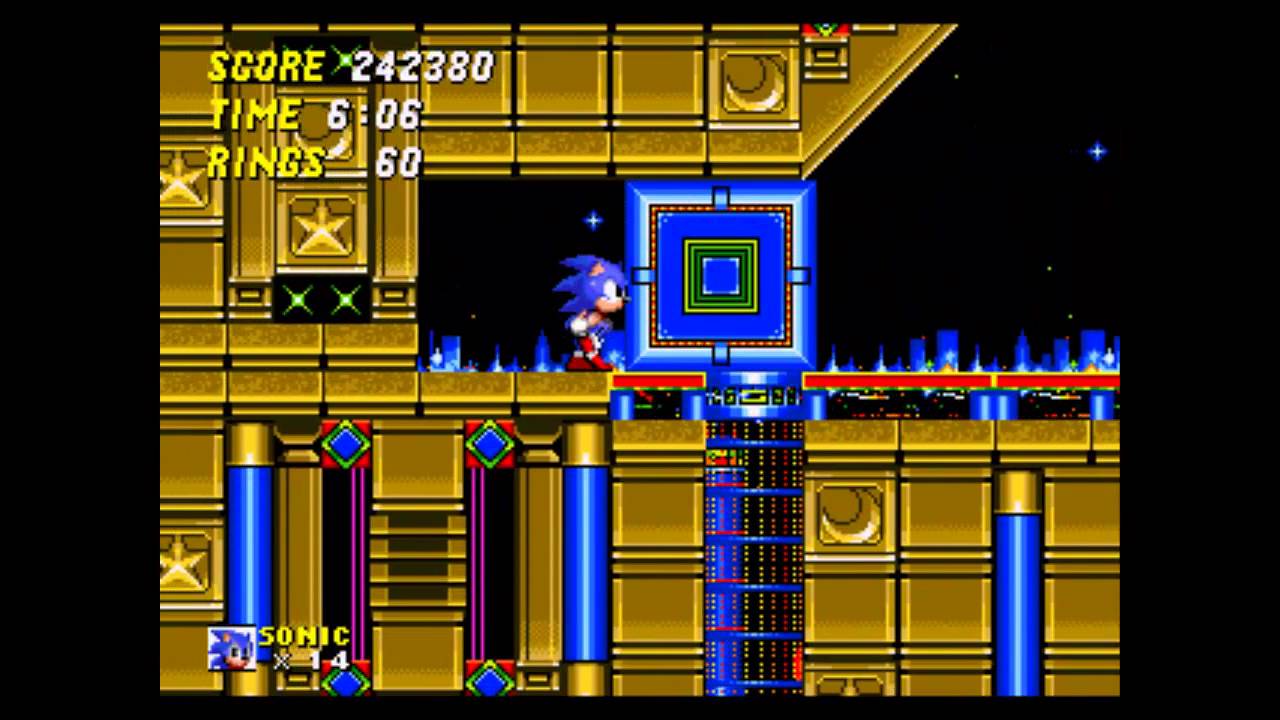Click Sonic's lives portrait icon
This screenshot has height=720, width=1280.
pyautogui.click(x=231, y=648)
